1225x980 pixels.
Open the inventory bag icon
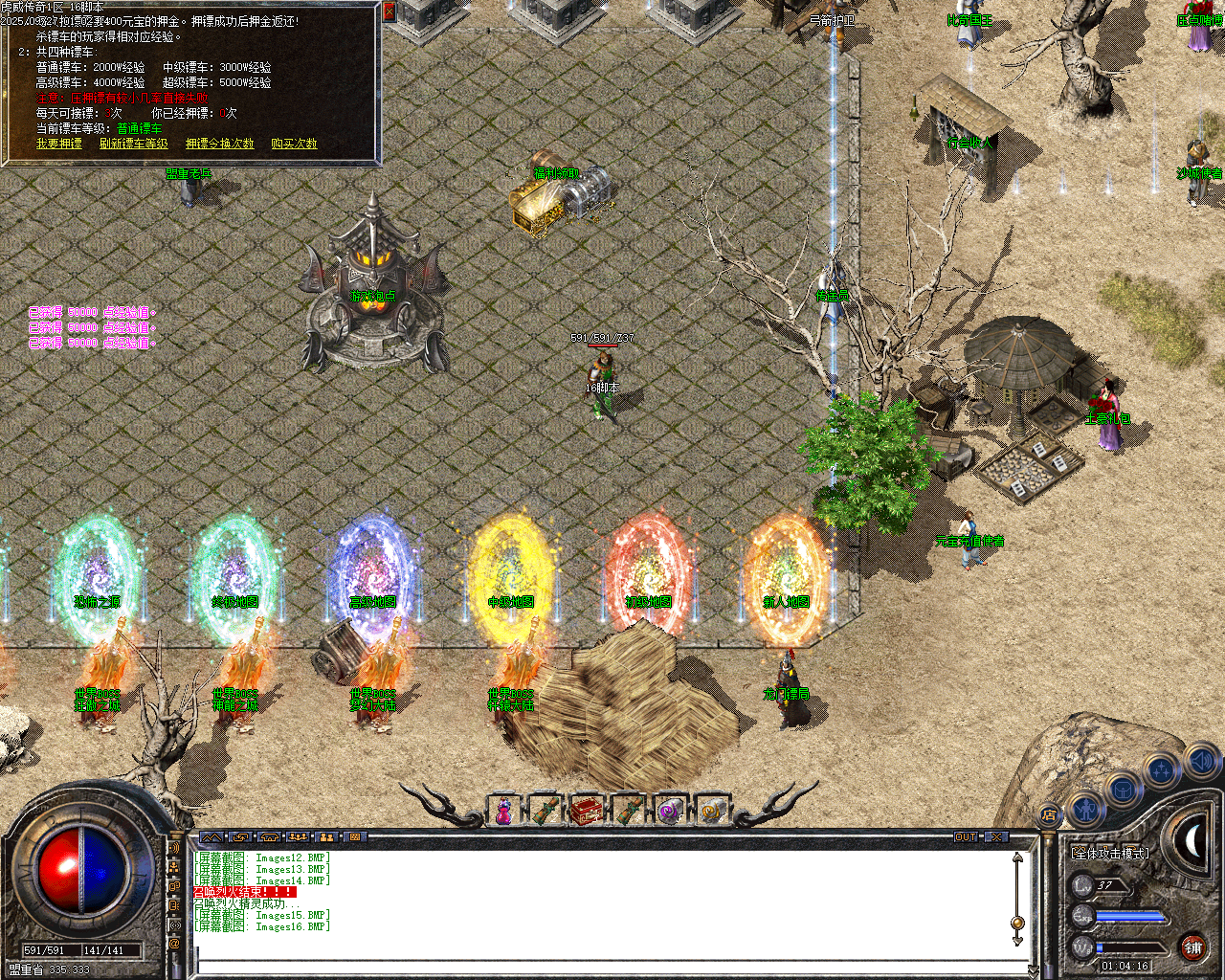point(1124,791)
